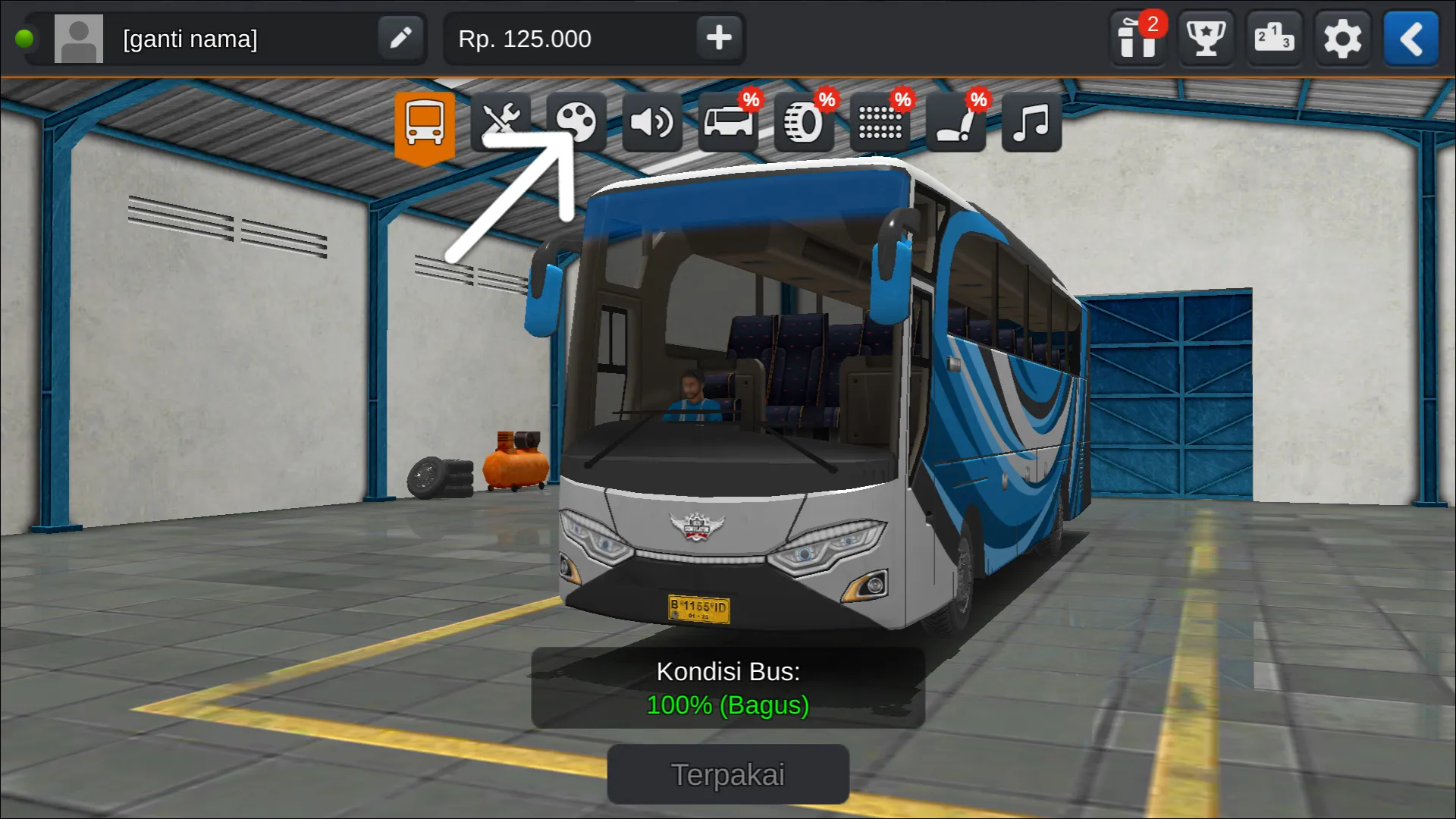Screen dimensions: 1456x819
Task: Open the gear settings menu
Action: click(x=1342, y=38)
